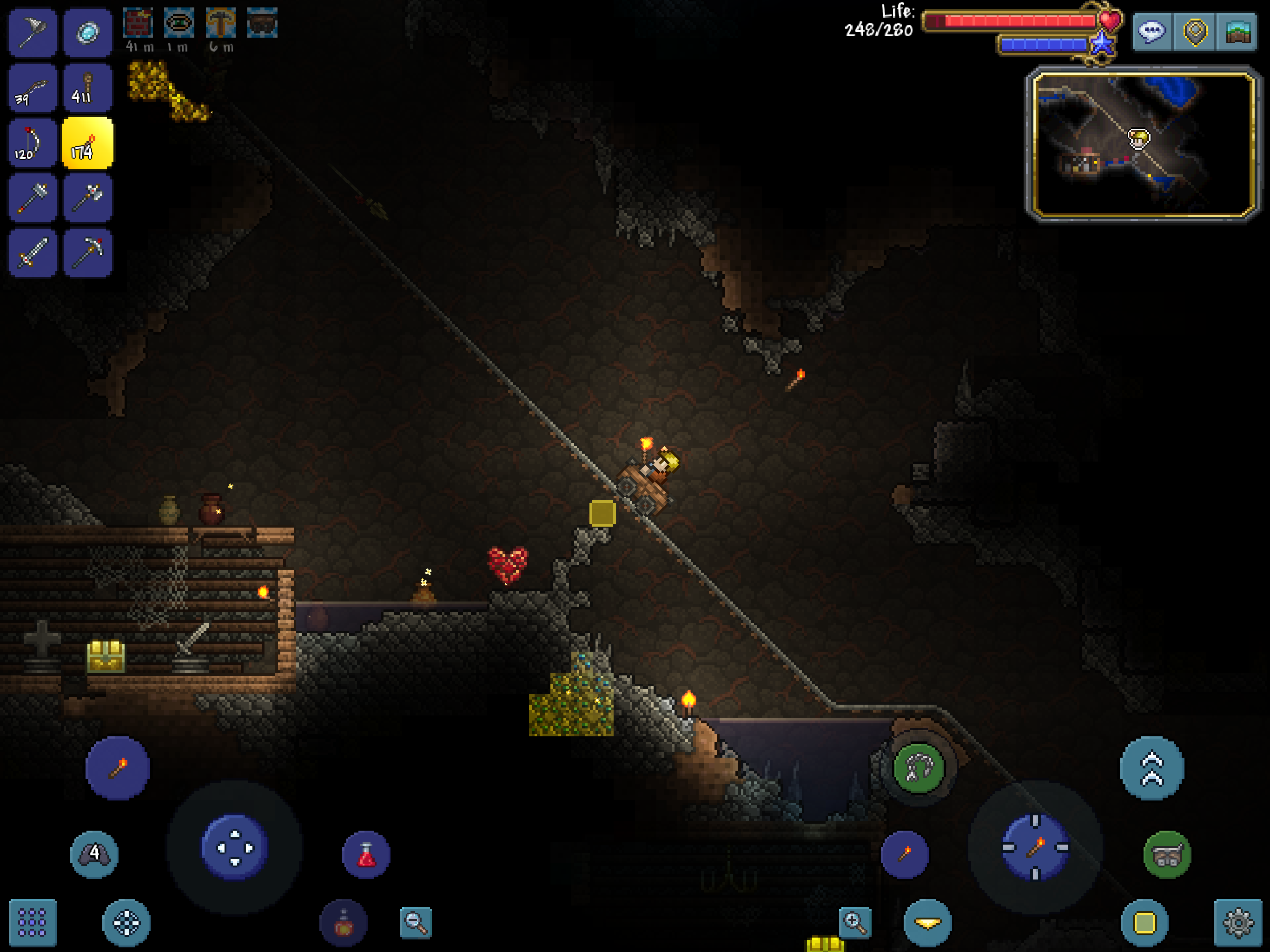This screenshot has height=952, width=1270.
Task: Select the bow with 120 arrows
Action: pos(32,144)
